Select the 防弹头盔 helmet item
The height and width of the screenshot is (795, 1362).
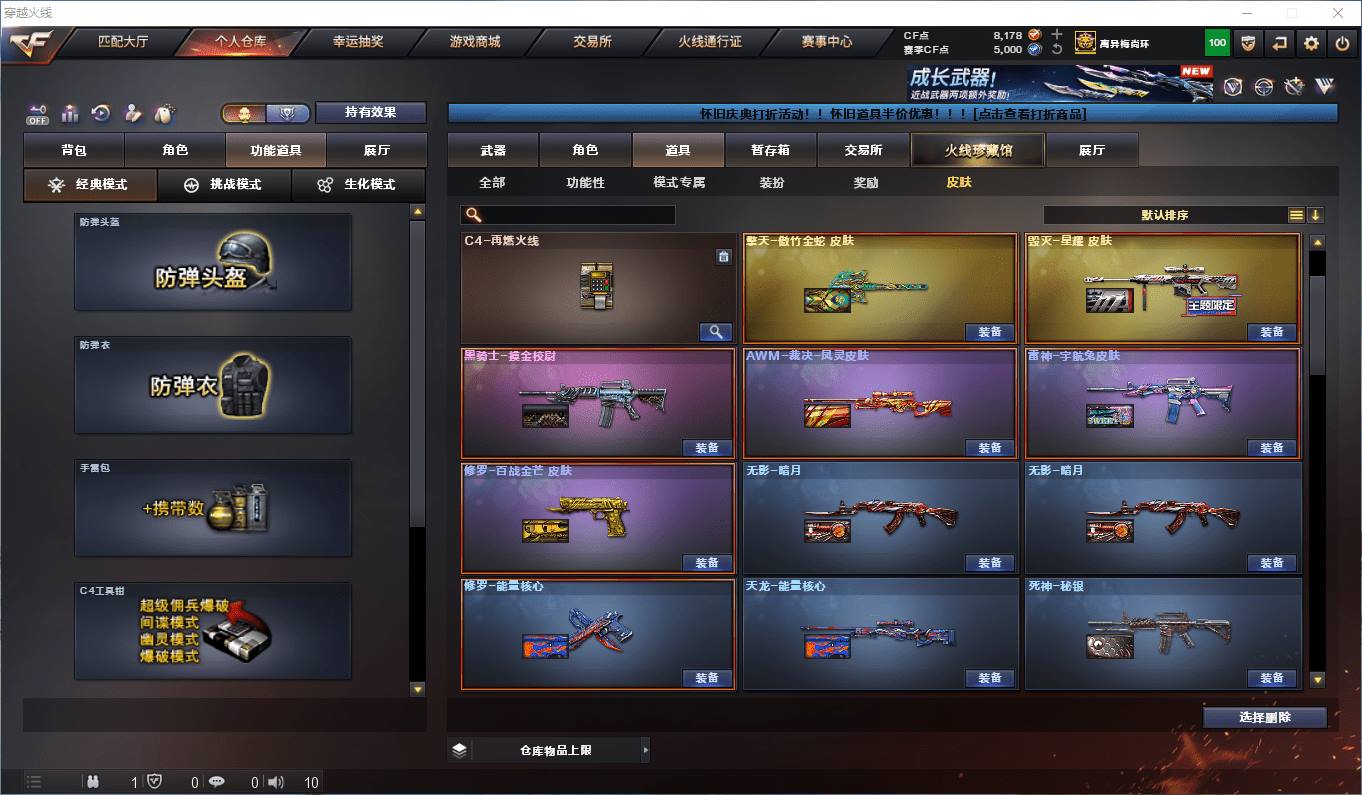coord(213,262)
